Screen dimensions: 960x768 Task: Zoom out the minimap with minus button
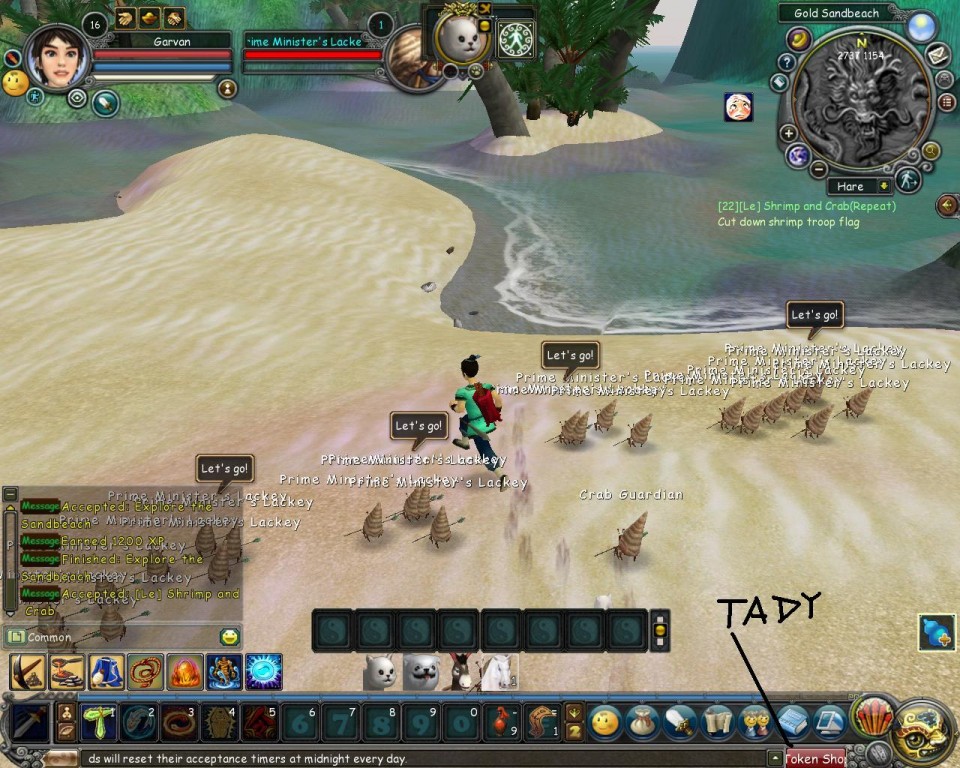pos(818,168)
